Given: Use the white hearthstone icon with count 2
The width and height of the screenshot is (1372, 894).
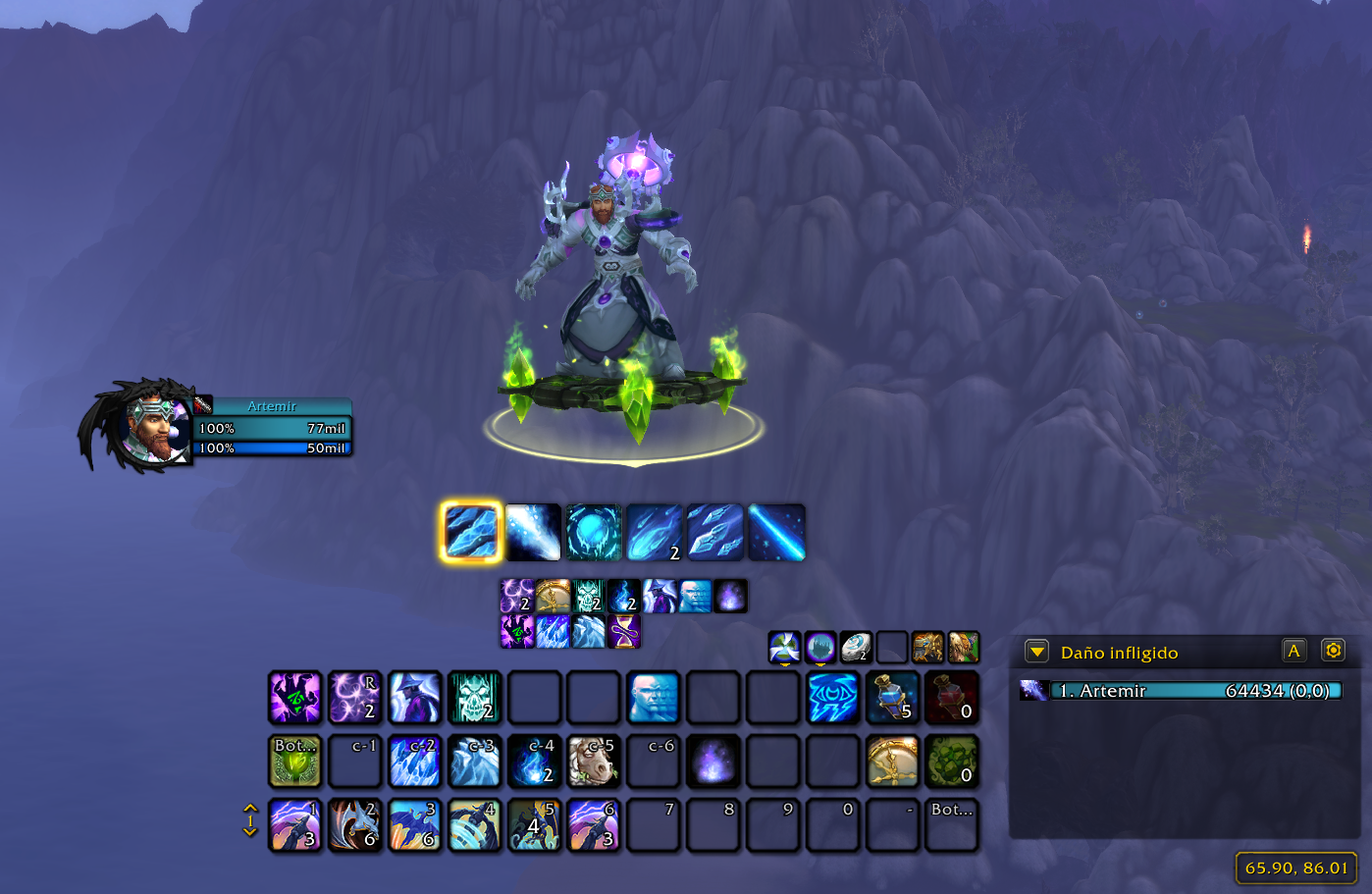Looking at the screenshot, I should coord(856,647).
